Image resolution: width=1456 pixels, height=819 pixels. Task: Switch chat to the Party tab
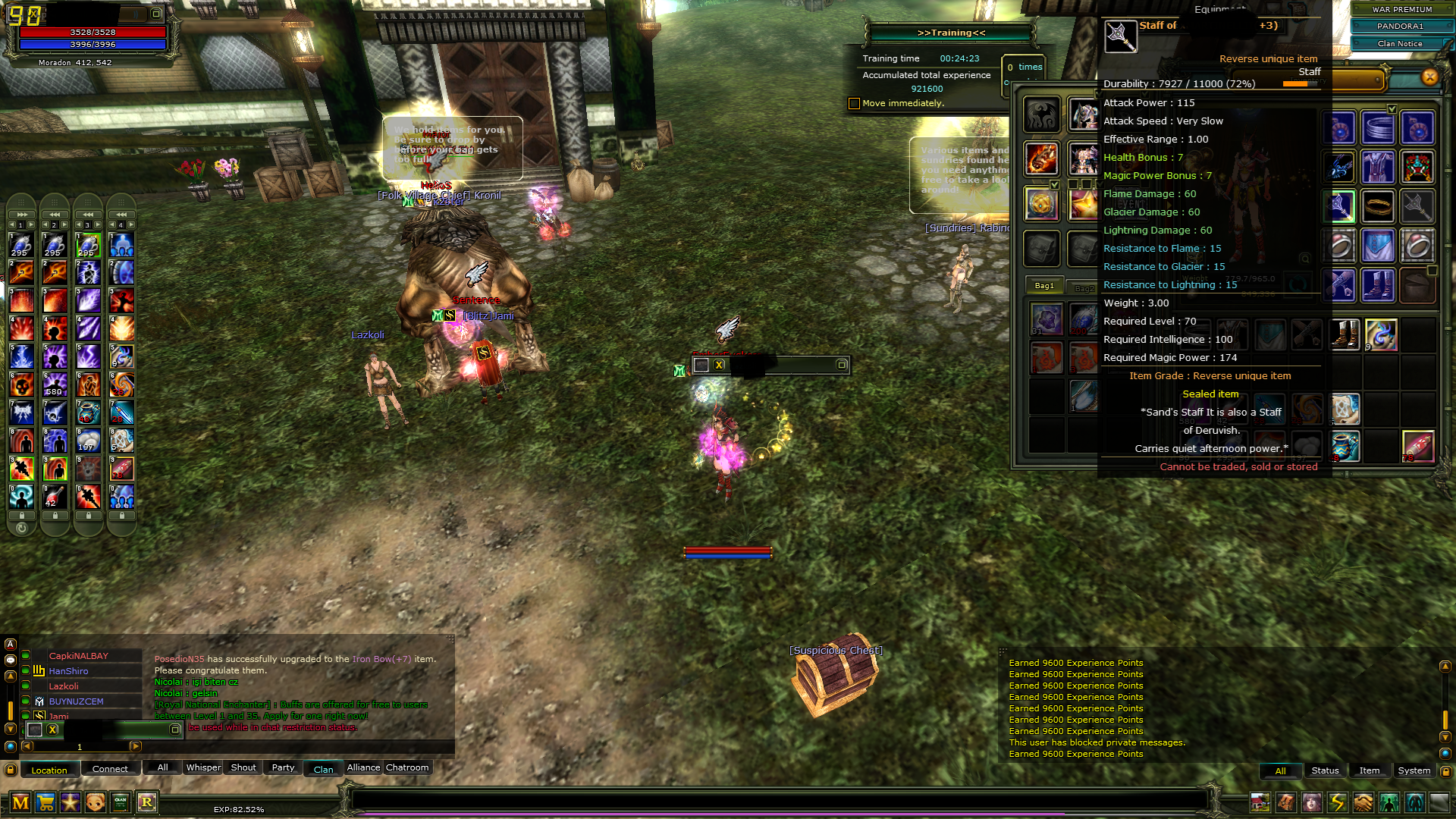(283, 768)
